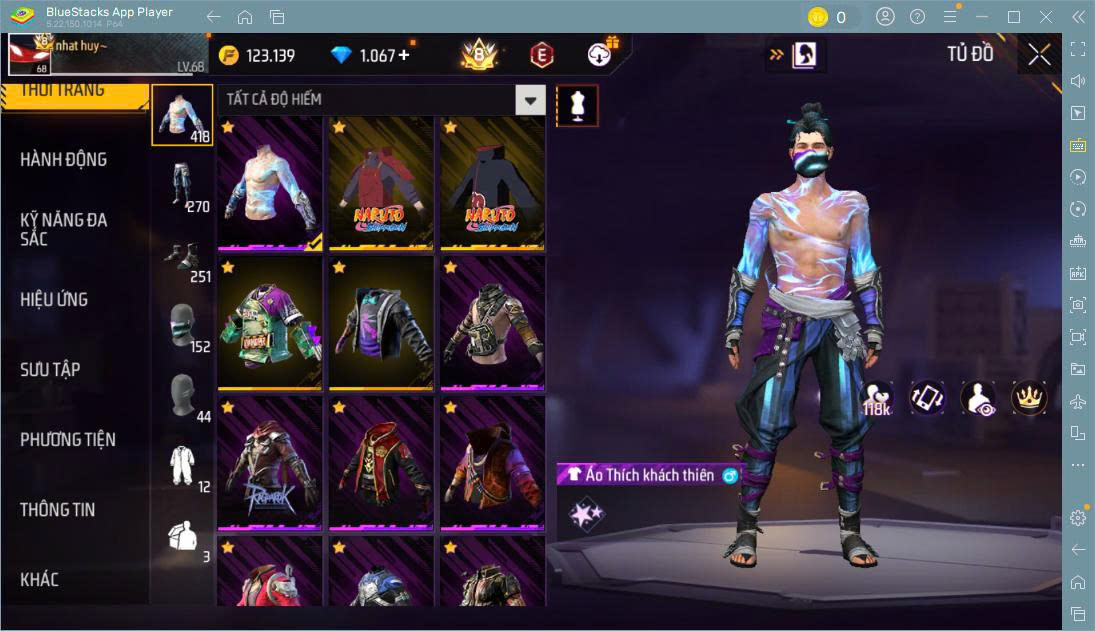
Task: Add diamonds using the gem counter plus
Action: point(404,56)
